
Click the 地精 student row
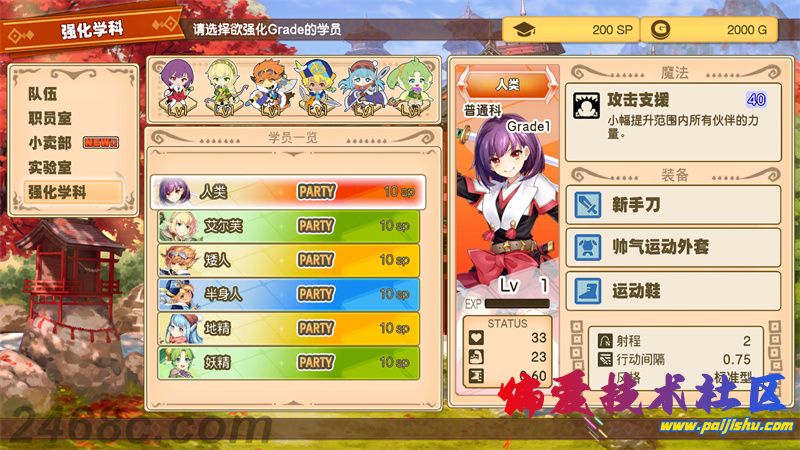click(286, 327)
